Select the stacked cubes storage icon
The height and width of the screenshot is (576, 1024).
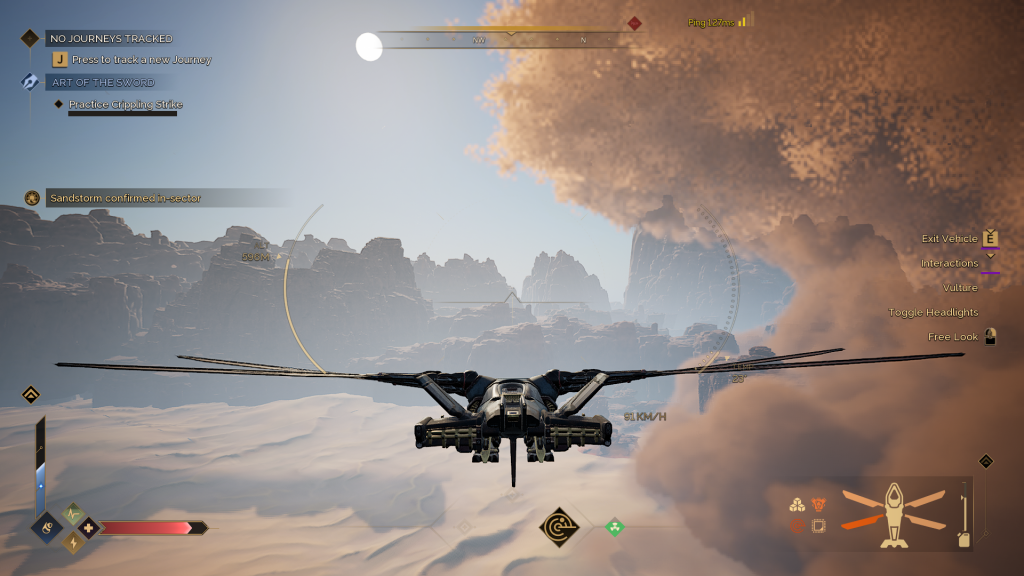click(798, 505)
